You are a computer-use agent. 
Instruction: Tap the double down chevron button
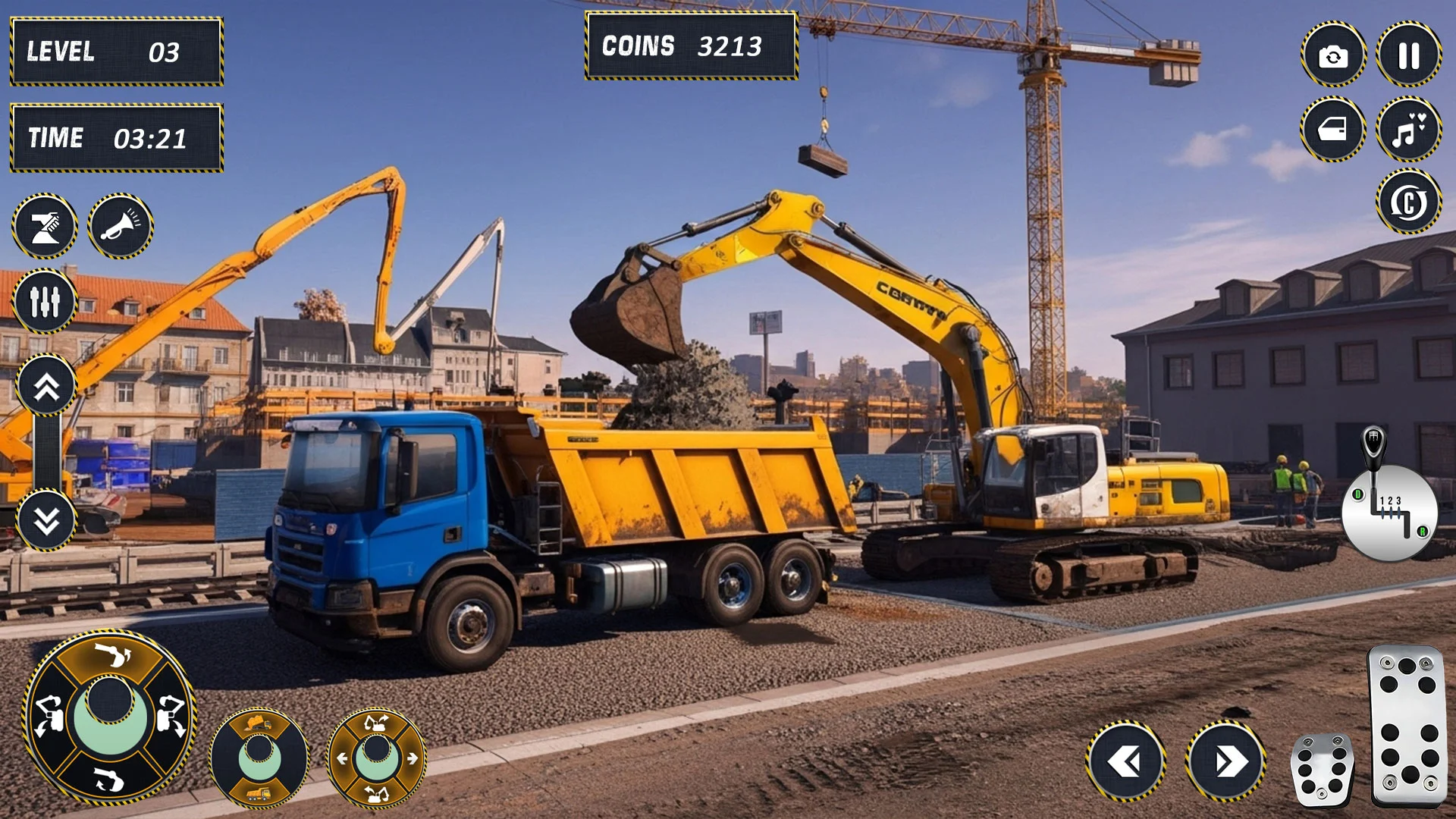click(x=46, y=520)
